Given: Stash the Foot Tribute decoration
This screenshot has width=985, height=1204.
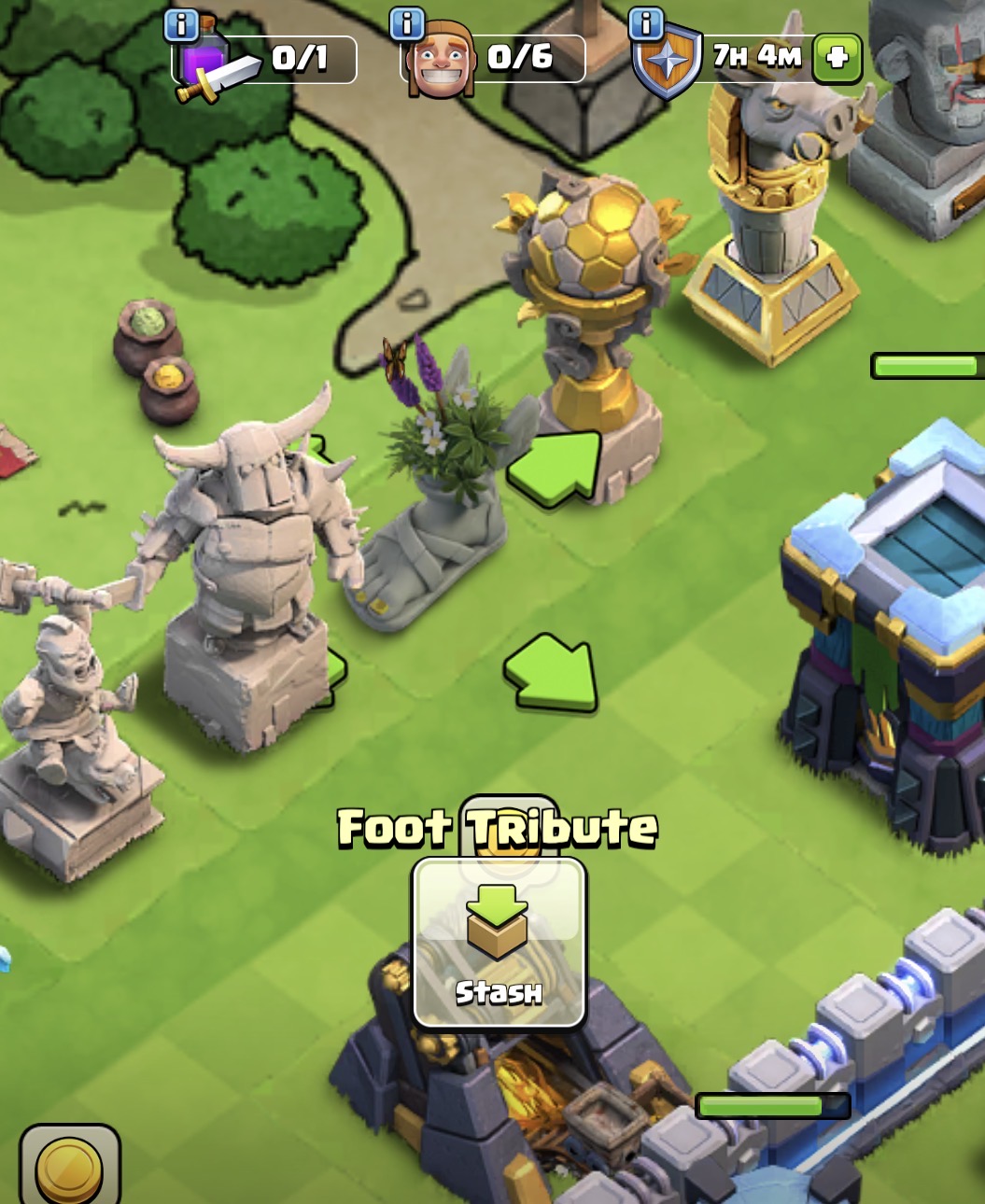Looking at the screenshot, I should click(499, 943).
